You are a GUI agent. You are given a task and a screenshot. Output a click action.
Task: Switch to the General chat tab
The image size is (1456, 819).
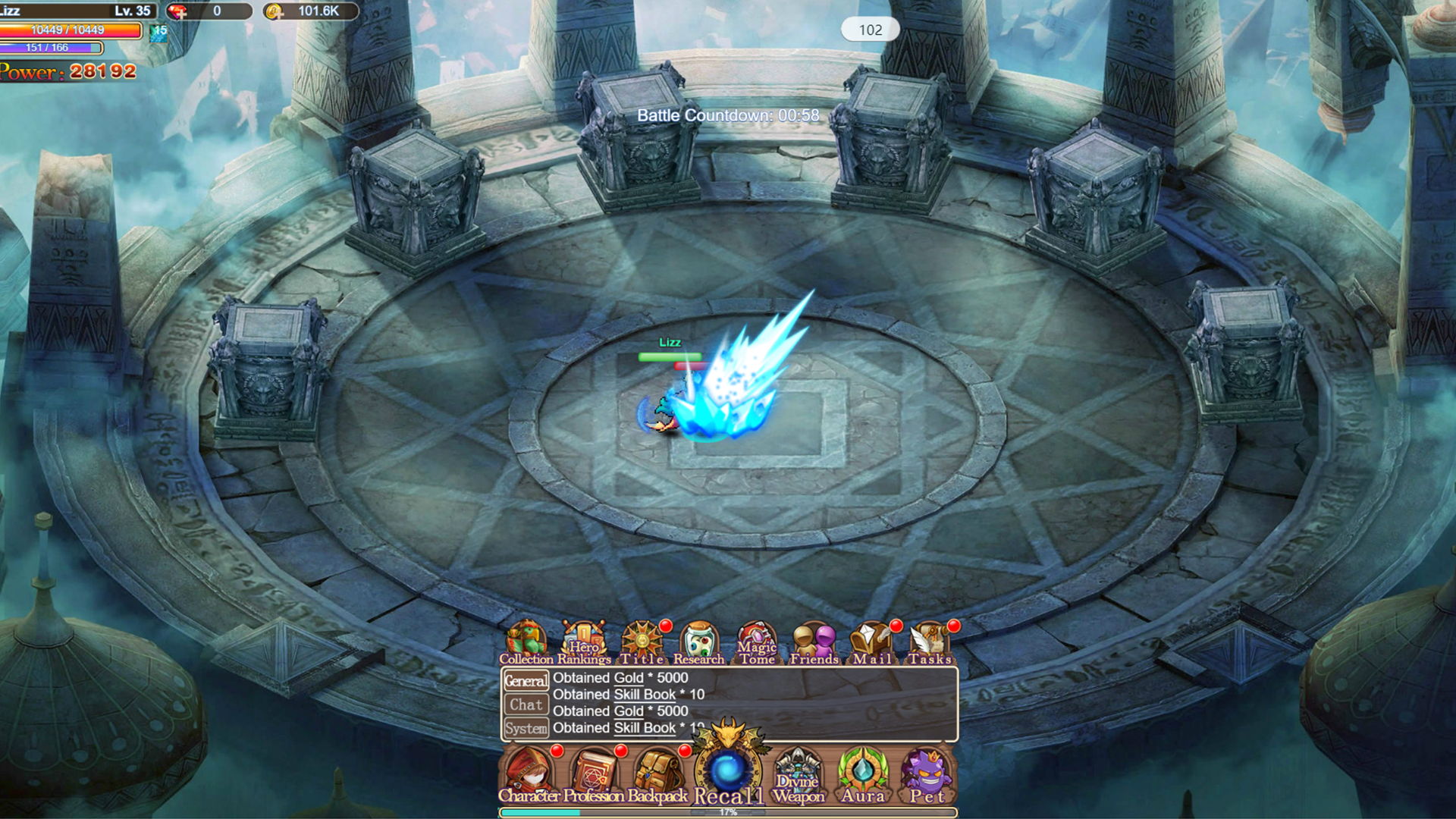tap(526, 680)
